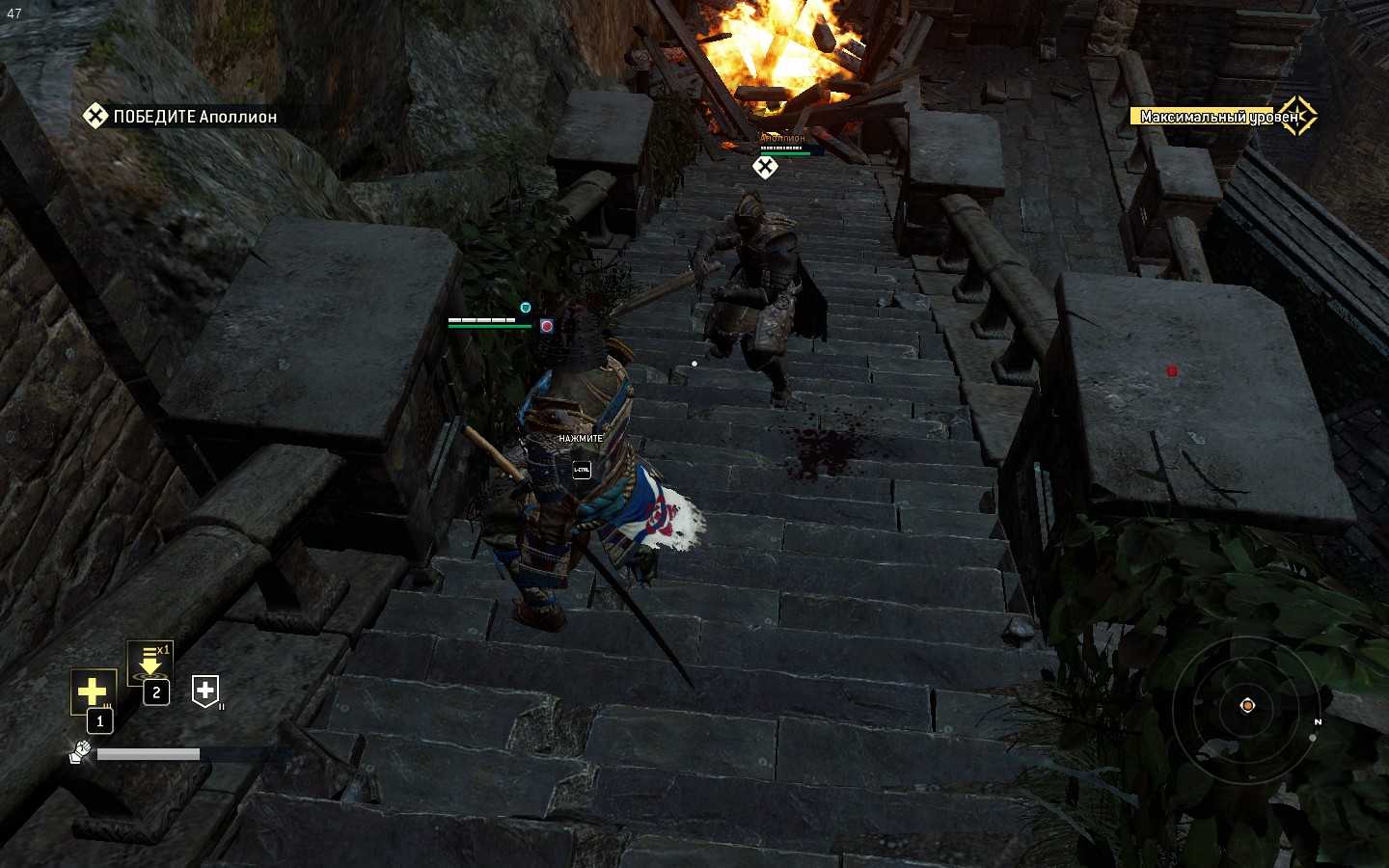Click the "Максимальный уровень" banner
Image resolution: width=1389 pixels, height=868 pixels.
coord(1221,117)
